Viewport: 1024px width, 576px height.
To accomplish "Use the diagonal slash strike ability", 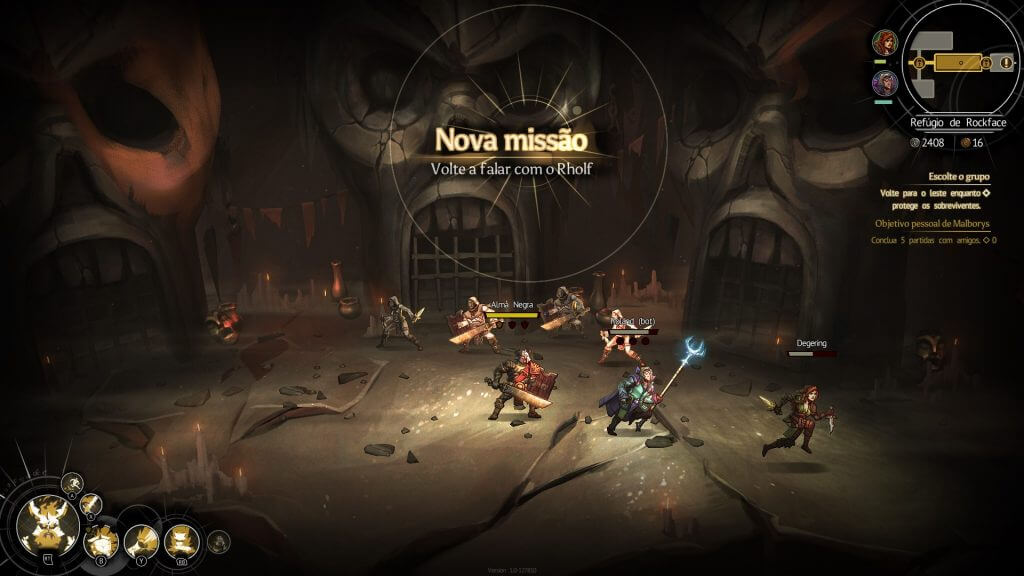I will click(141, 541).
